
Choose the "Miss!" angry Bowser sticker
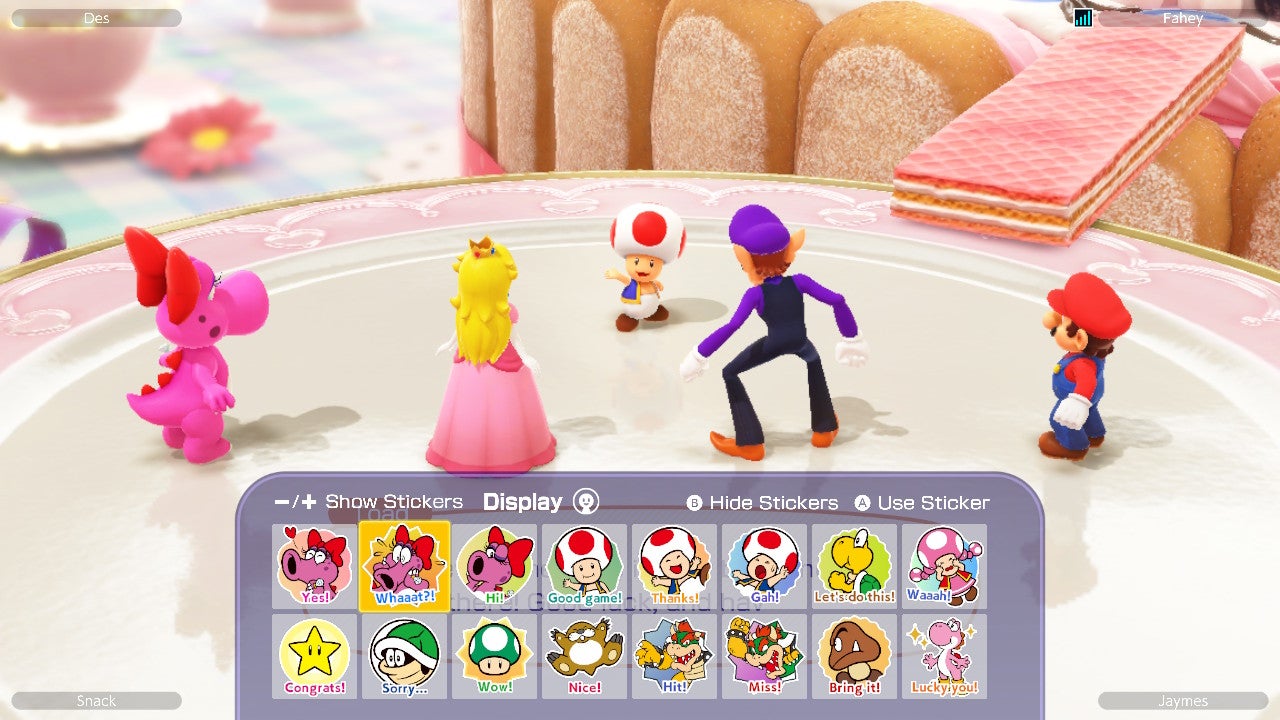[764, 655]
